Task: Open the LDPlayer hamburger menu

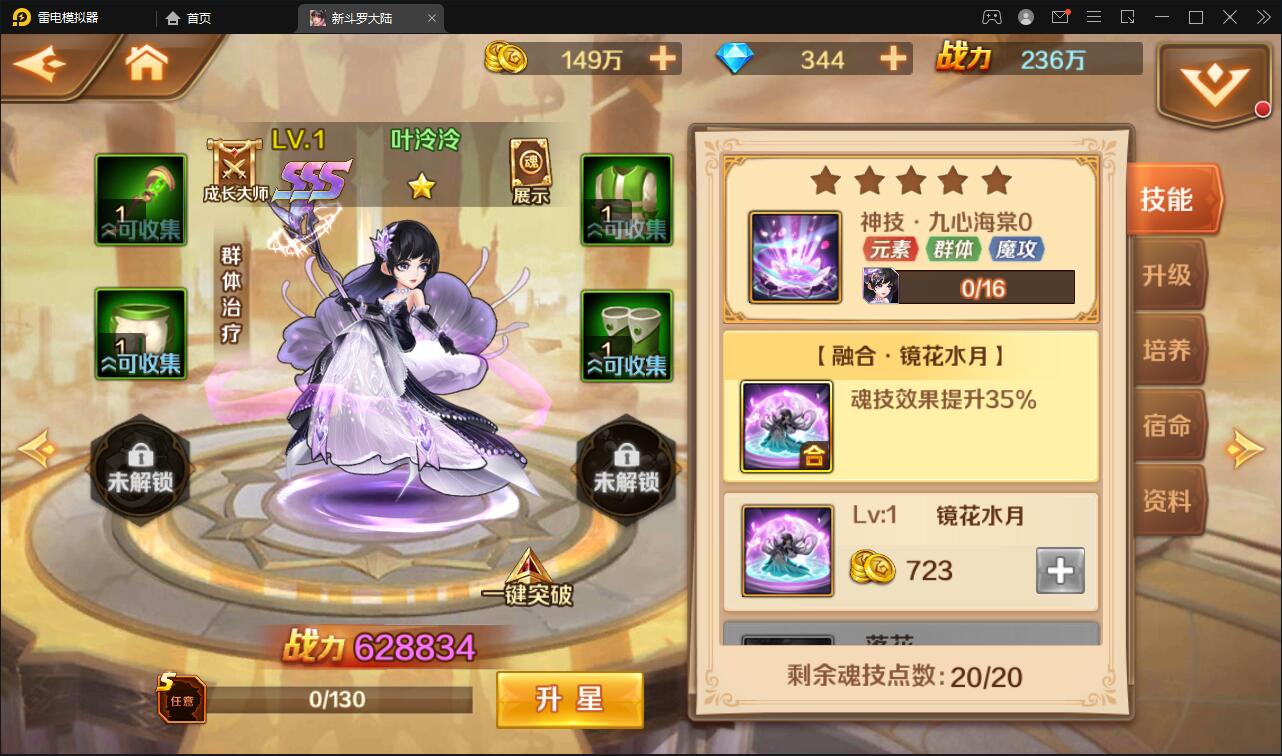Action: click(1094, 17)
